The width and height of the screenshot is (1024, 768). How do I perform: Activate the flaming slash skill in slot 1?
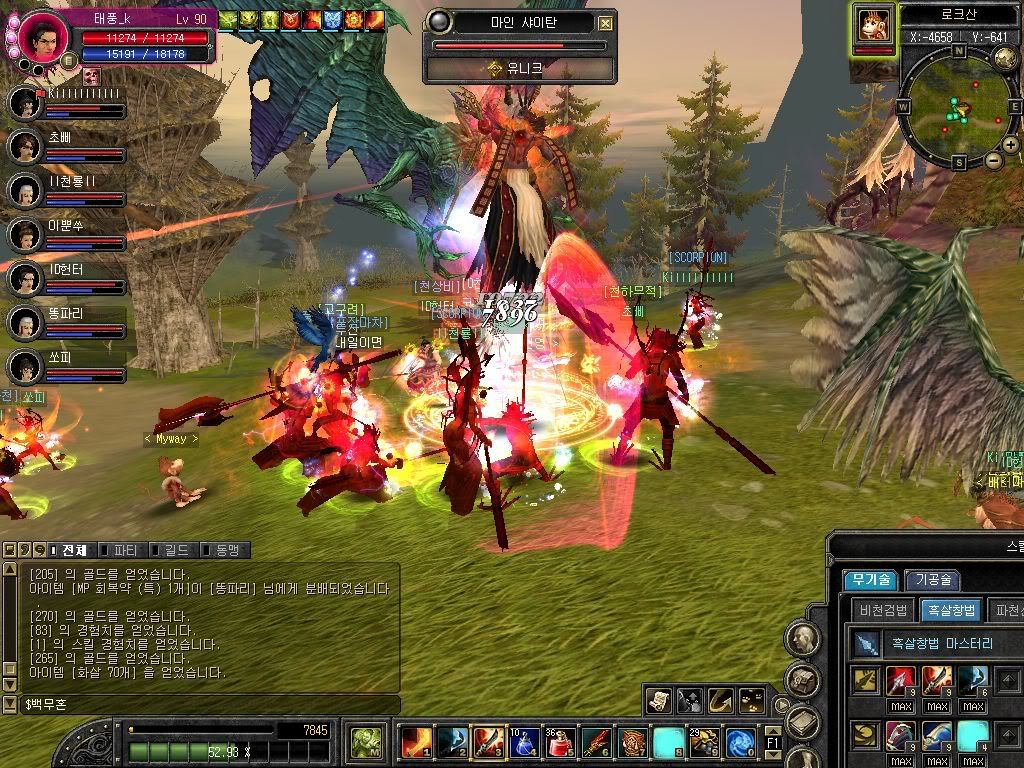[x=415, y=742]
